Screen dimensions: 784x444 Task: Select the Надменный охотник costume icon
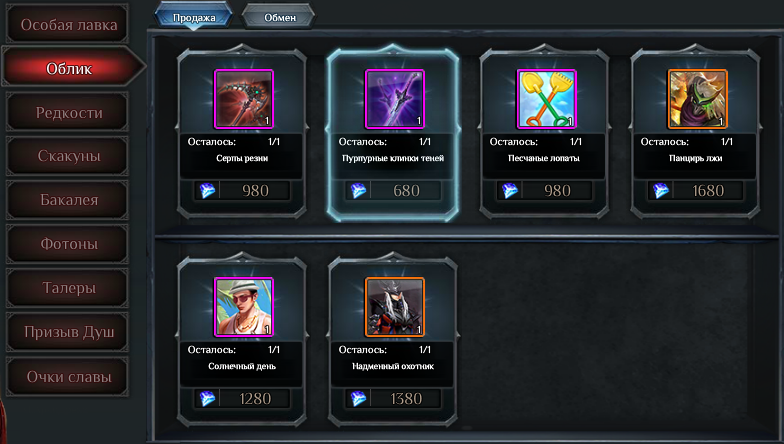pyautogui.click(x=394, y=307)
